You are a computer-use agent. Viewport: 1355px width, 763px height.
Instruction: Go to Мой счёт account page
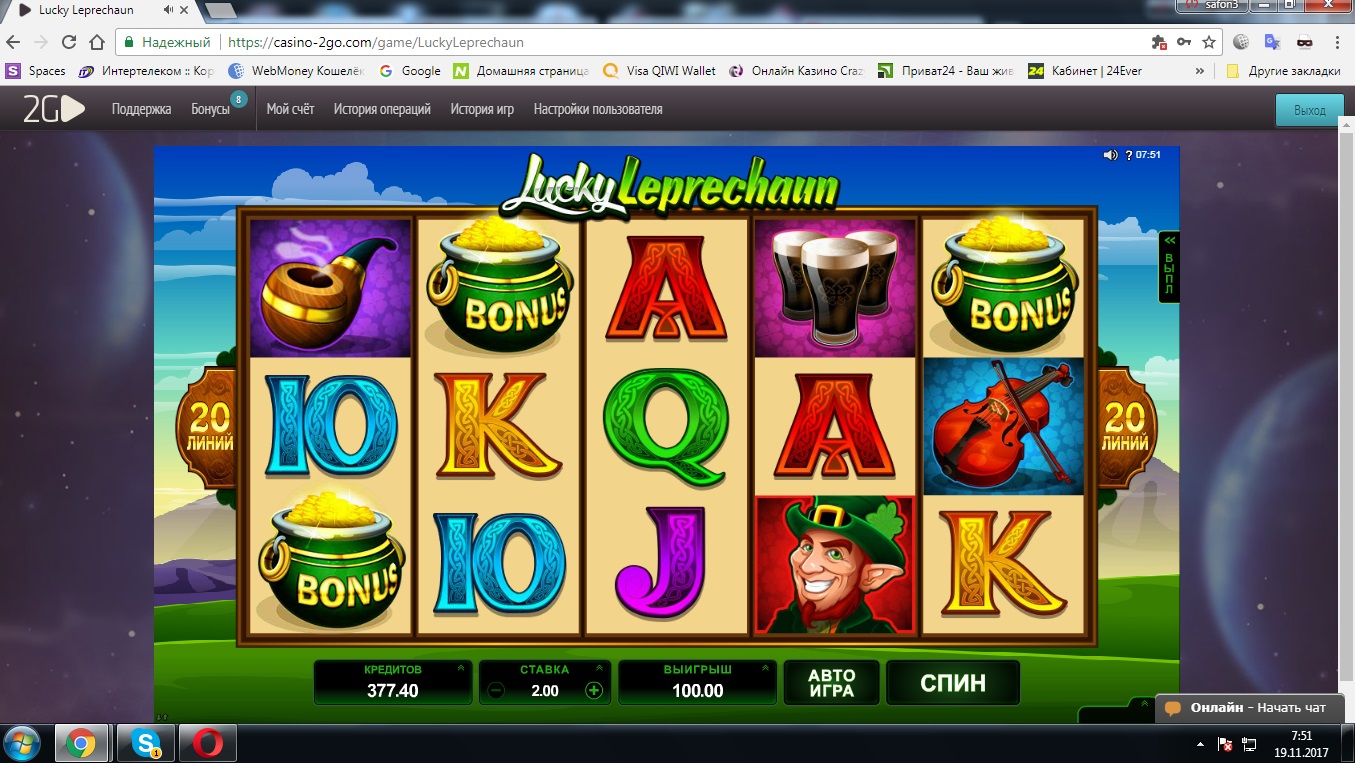tap(290, 109)
